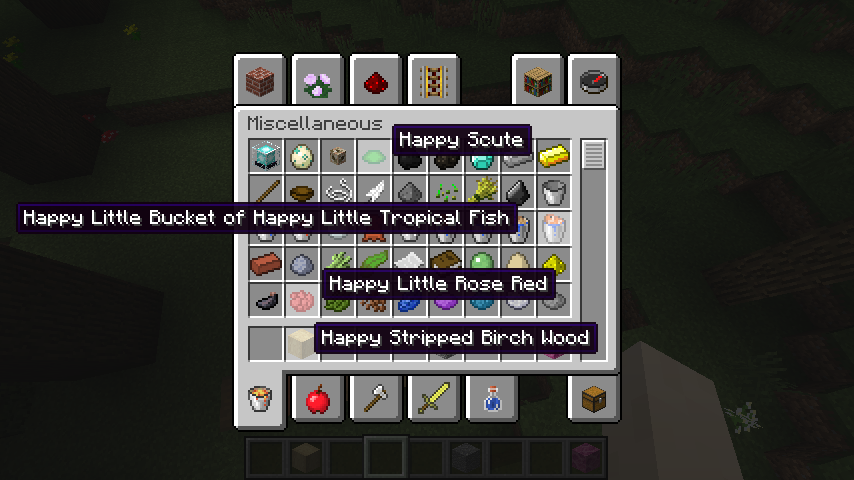The width and height of the screenshot is (854, 480).
Task: Open the compass tab
Action: 594,80
